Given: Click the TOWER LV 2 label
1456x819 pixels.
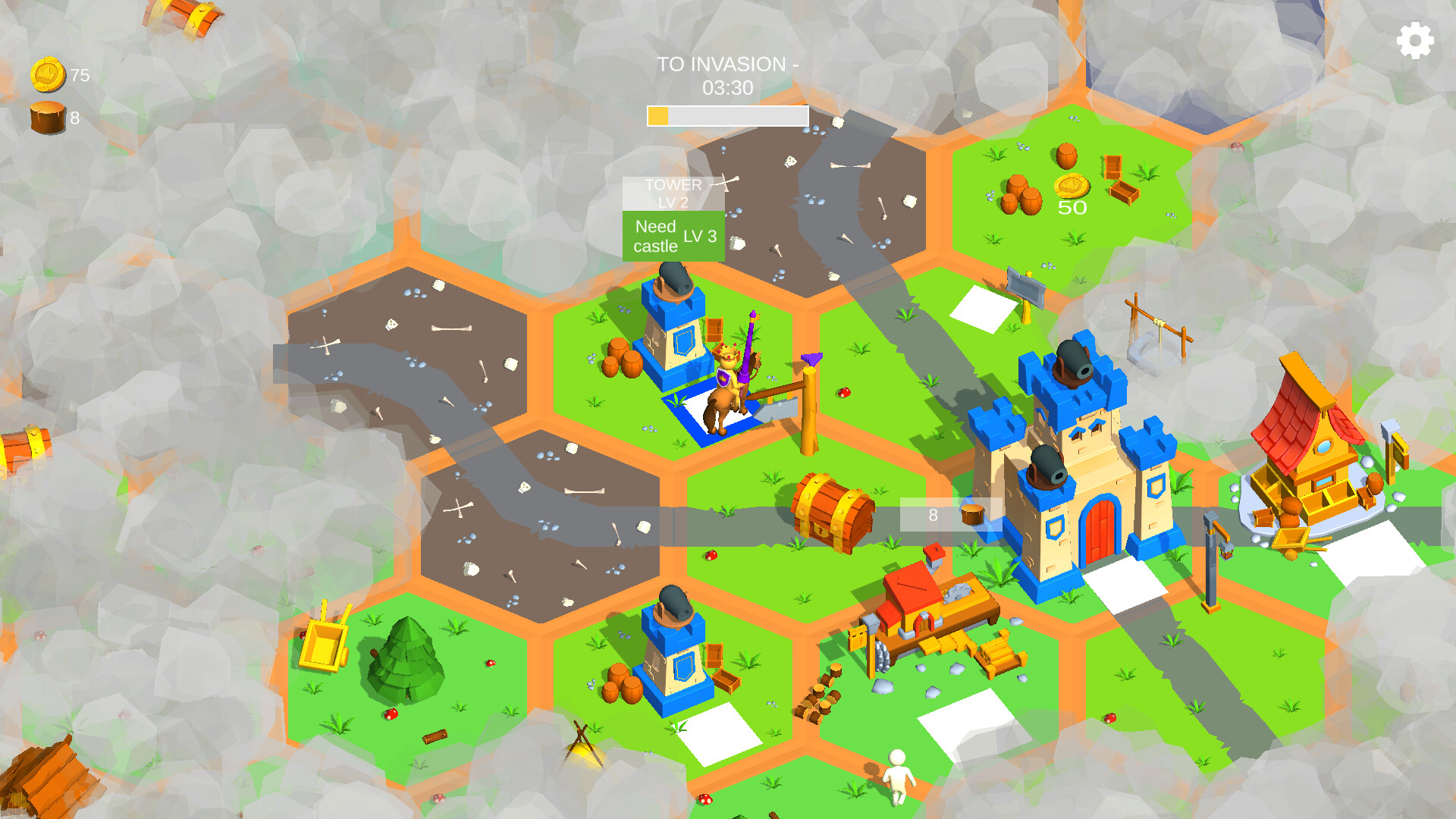Looking at the screenshot, I should [672, 192].
